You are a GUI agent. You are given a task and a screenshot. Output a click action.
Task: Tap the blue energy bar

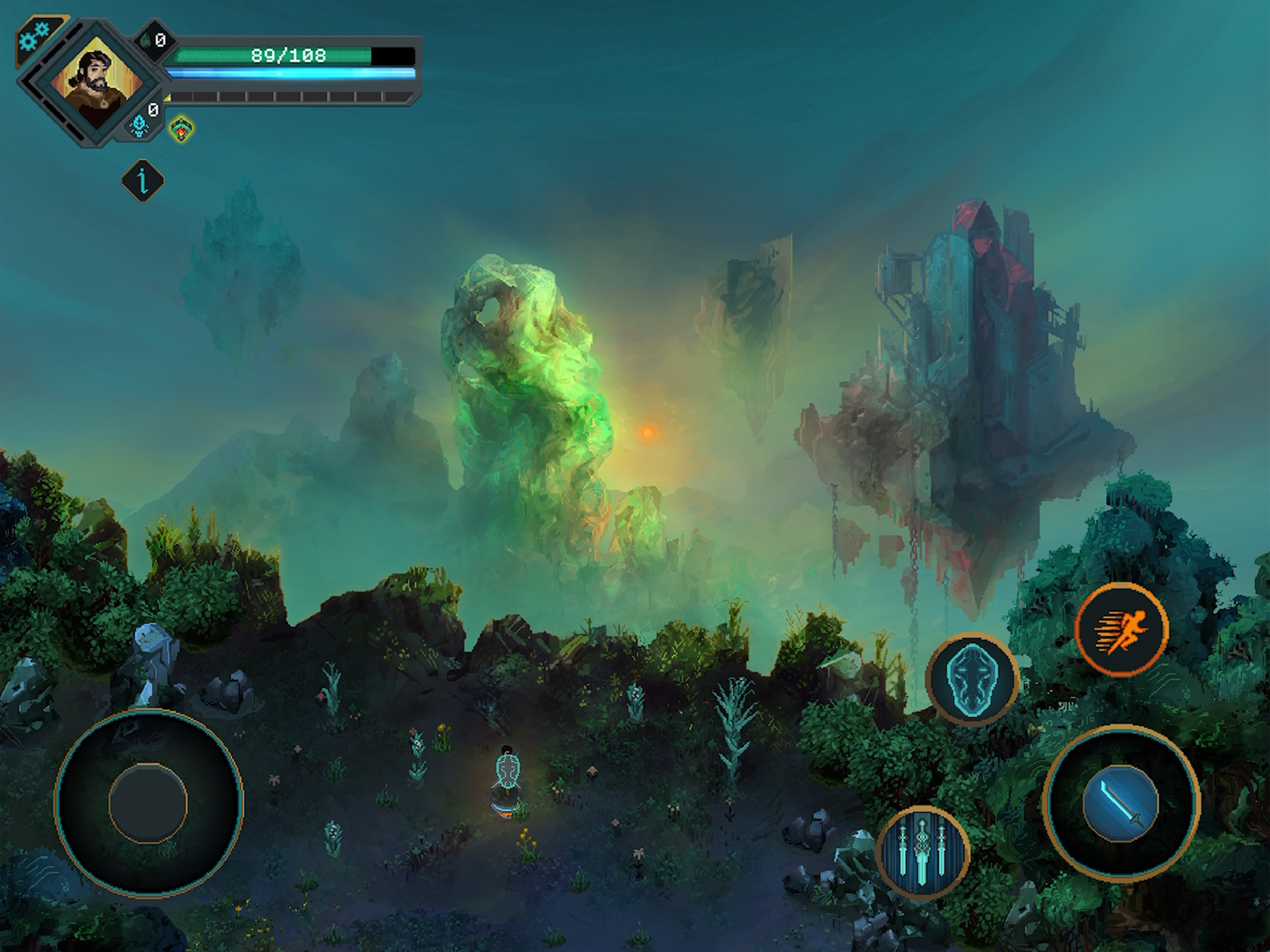[290, 73]
